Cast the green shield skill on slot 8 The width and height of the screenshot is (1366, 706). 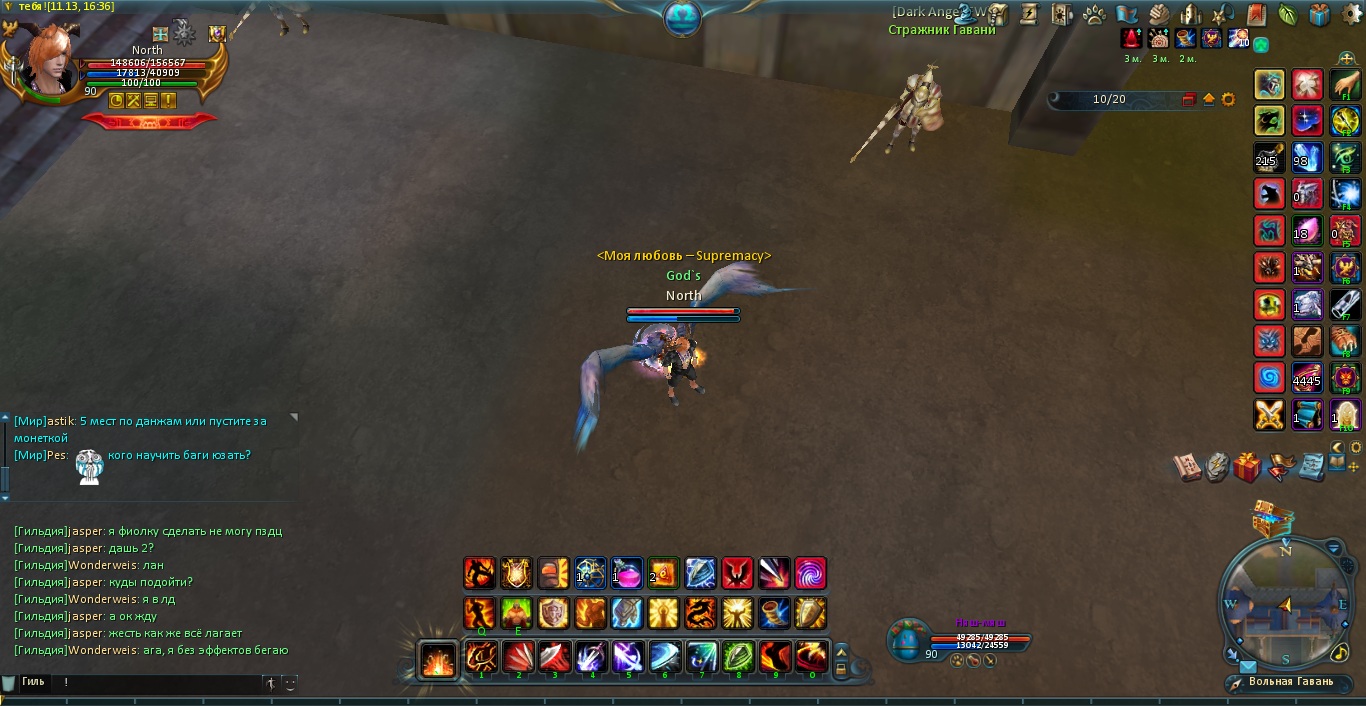point(738,657)
